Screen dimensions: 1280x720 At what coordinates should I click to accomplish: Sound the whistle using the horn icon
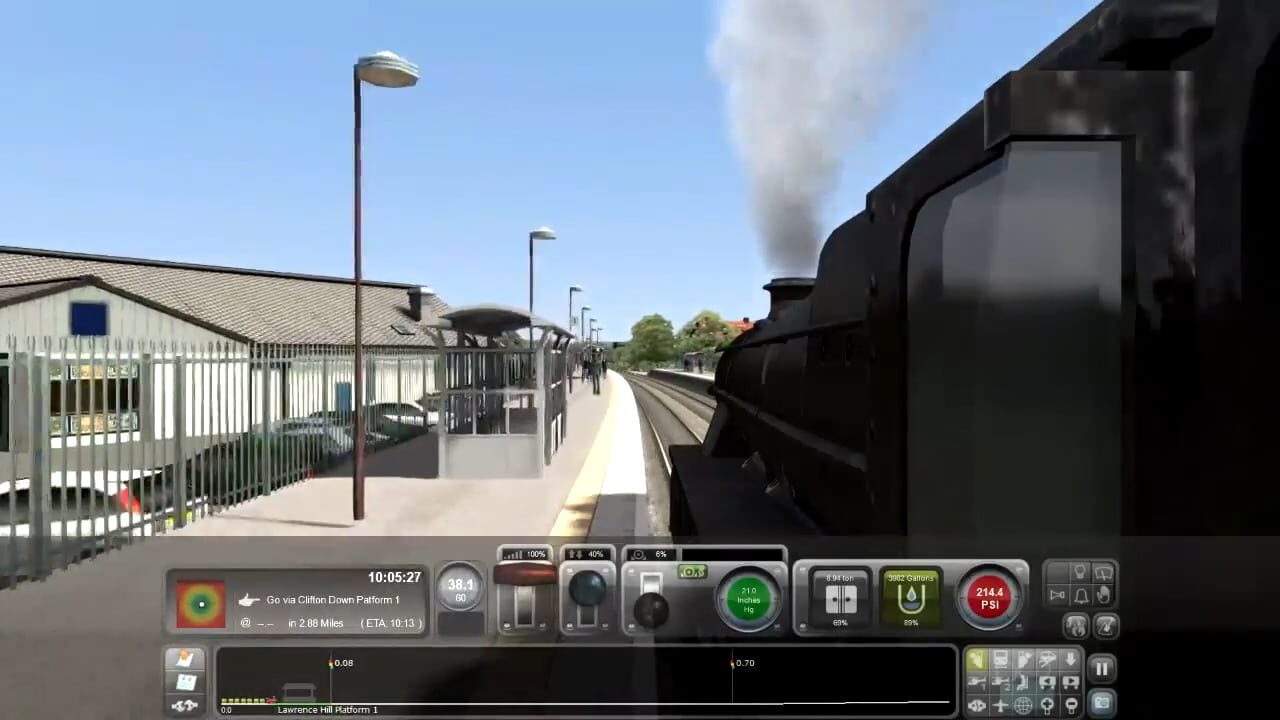pyautogui.click(x=1058, y=594)
